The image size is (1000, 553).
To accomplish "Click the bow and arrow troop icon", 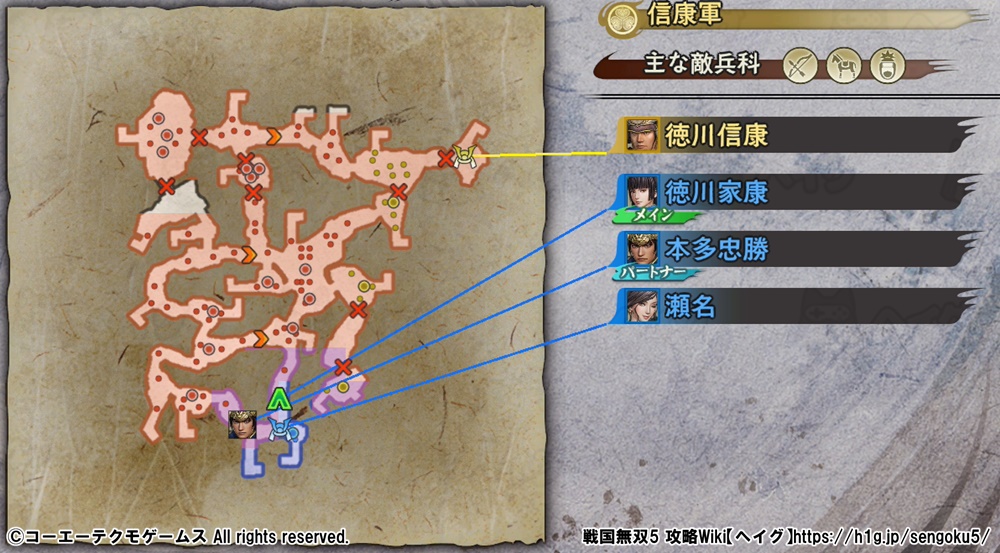I will click(799, 65).
